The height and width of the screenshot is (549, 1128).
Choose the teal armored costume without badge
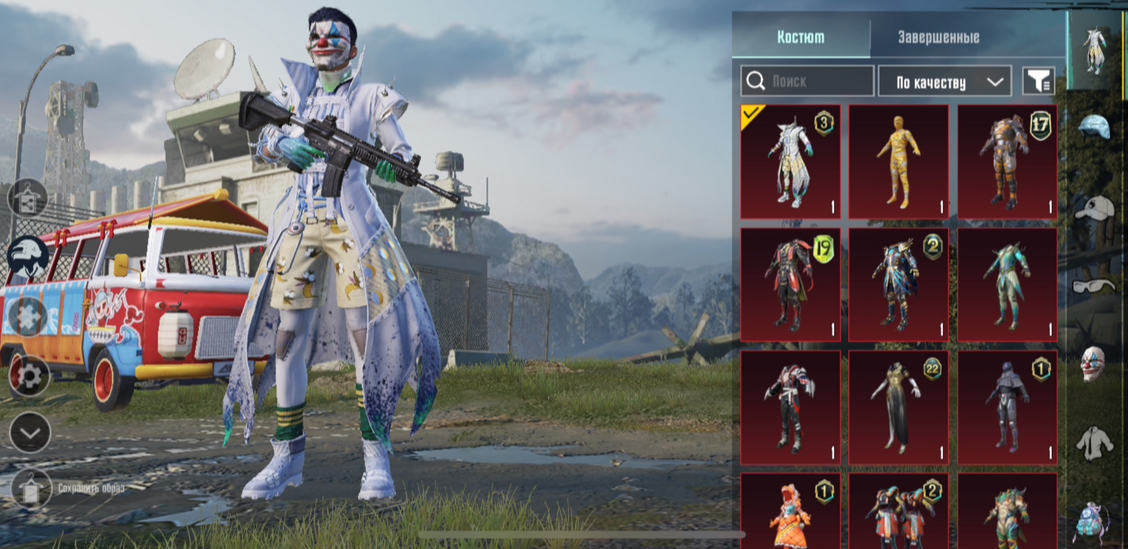point(1007,284)
